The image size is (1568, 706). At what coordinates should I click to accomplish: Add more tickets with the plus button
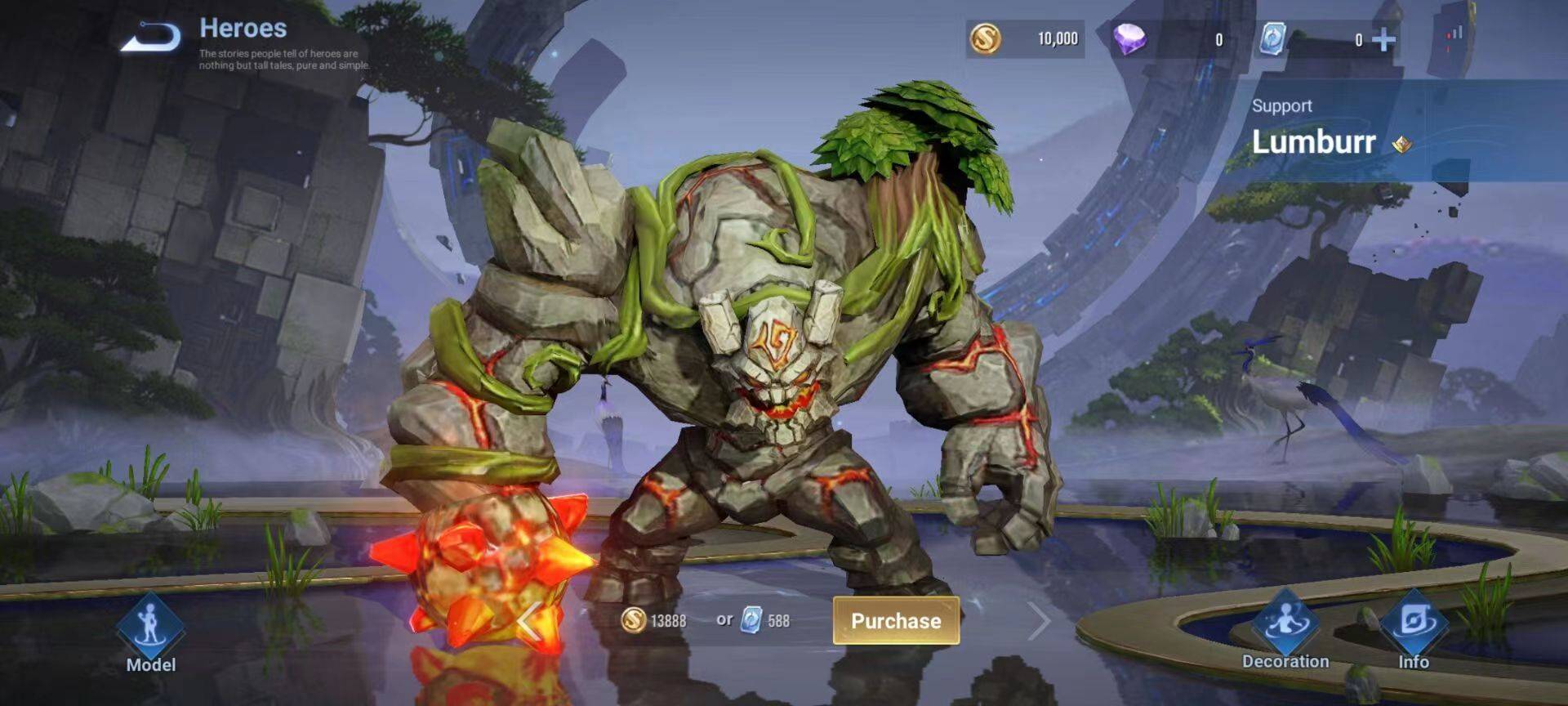(x=1383, y=39)
